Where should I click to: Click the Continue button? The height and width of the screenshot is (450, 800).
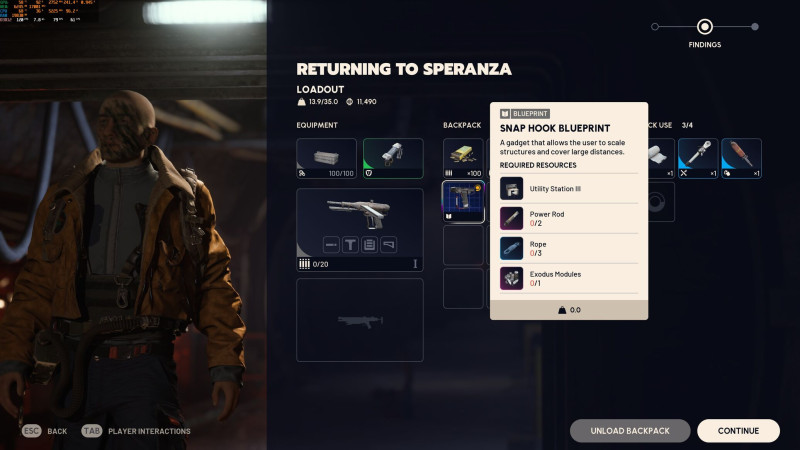pos(738,431)
